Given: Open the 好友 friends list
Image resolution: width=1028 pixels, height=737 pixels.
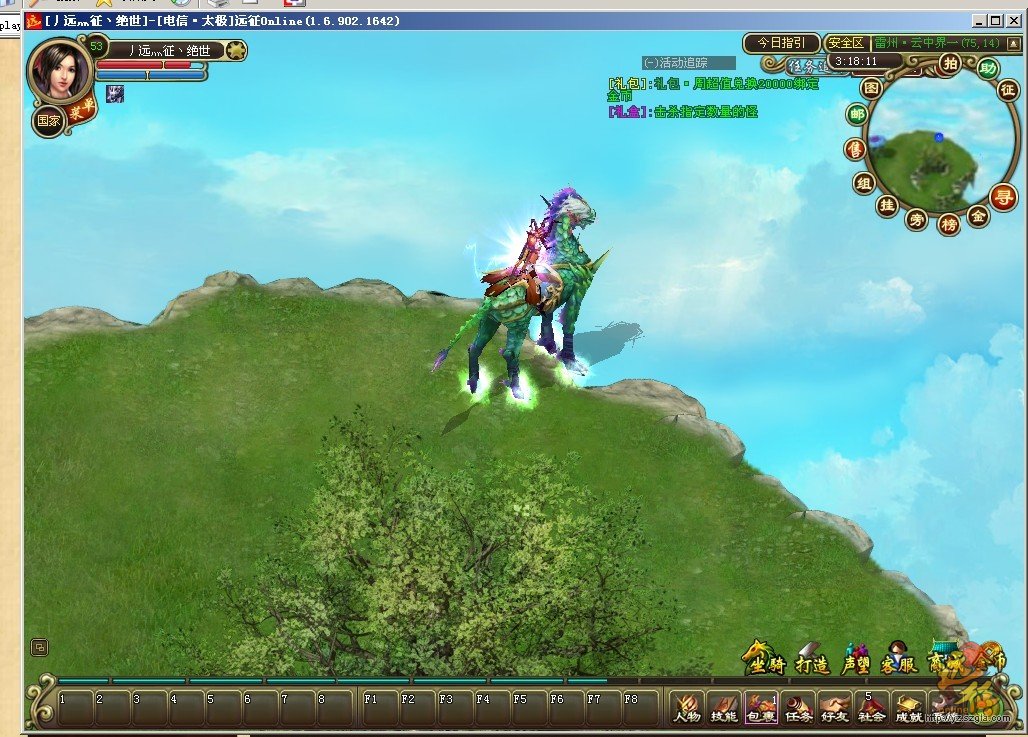Looking at the screenshot, I should click(835, 708).
